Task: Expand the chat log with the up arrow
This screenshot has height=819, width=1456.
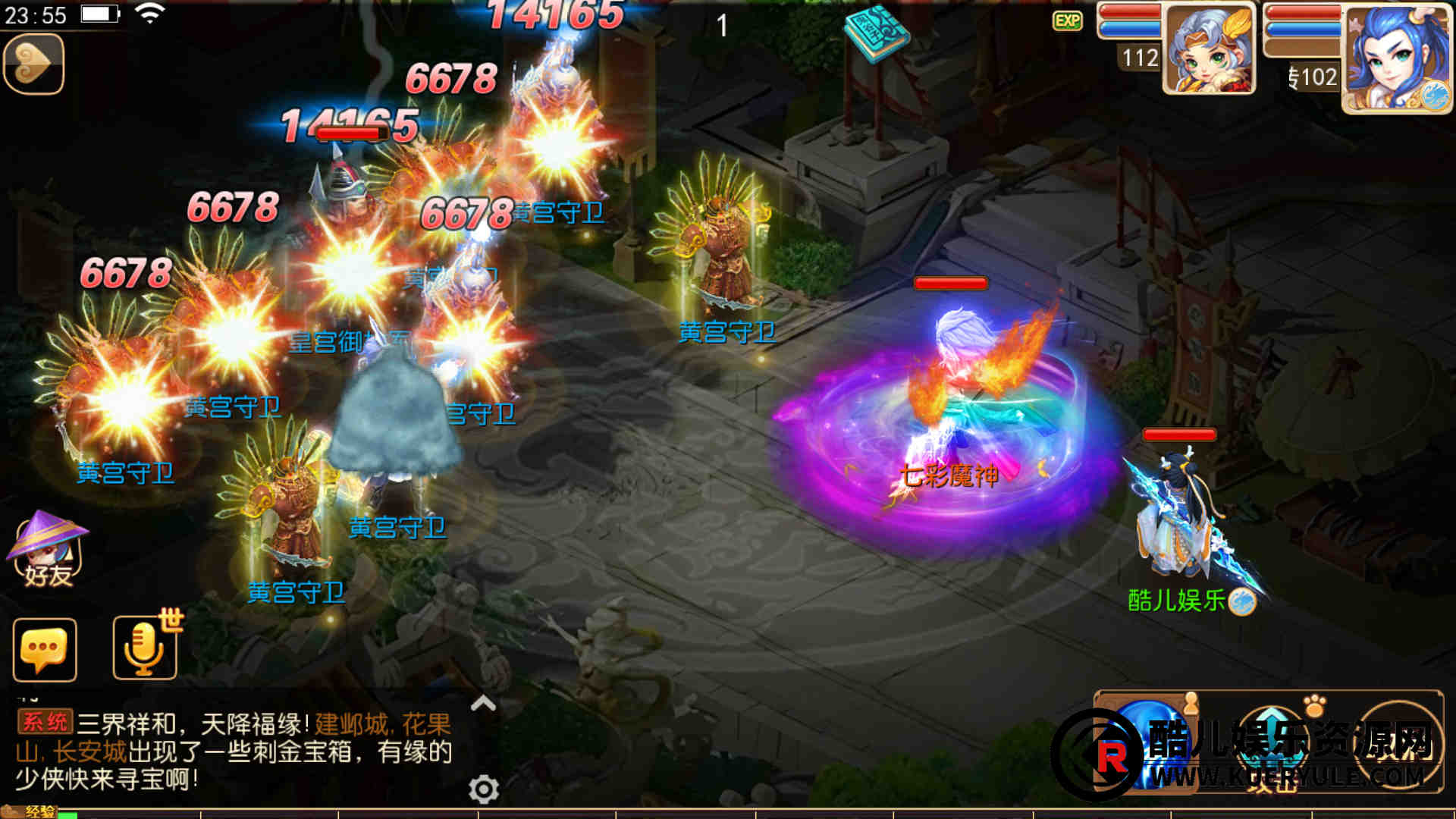Action: coord(483,704)
